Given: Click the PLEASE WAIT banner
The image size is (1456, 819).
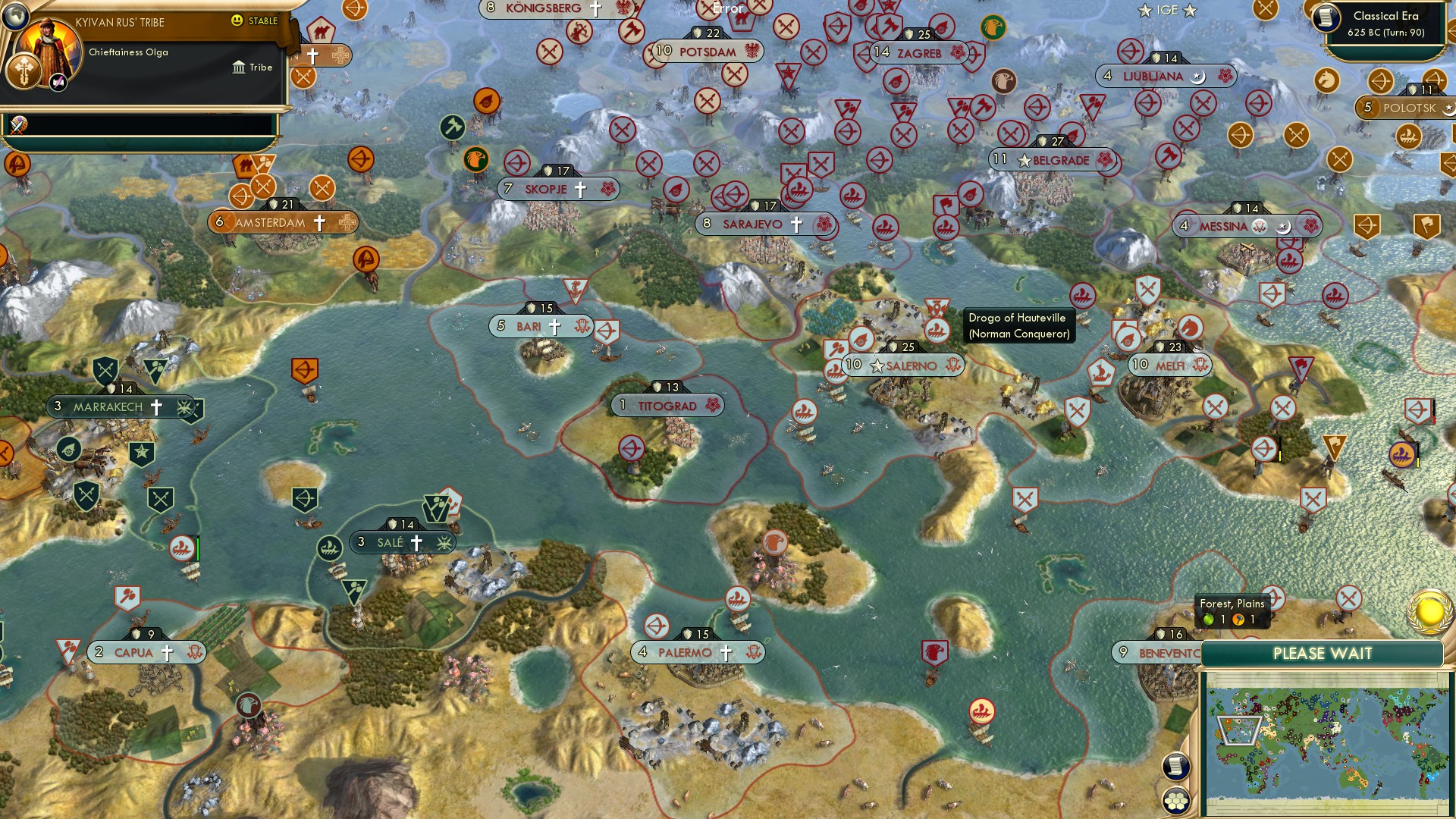Looking at the screenshot, I should click(x=1323, y=652).
